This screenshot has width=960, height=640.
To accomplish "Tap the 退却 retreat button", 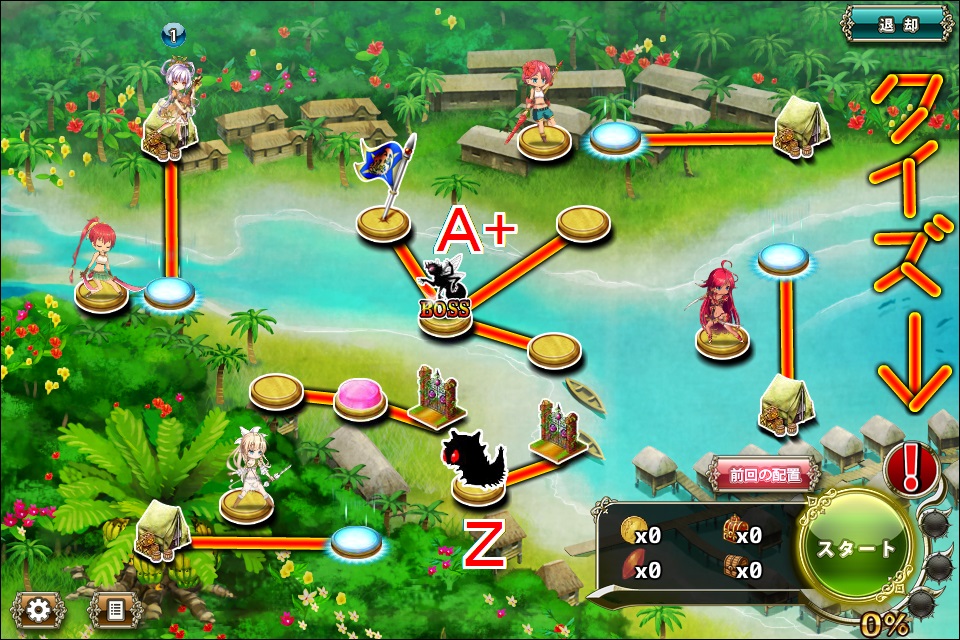I will 895,23.
